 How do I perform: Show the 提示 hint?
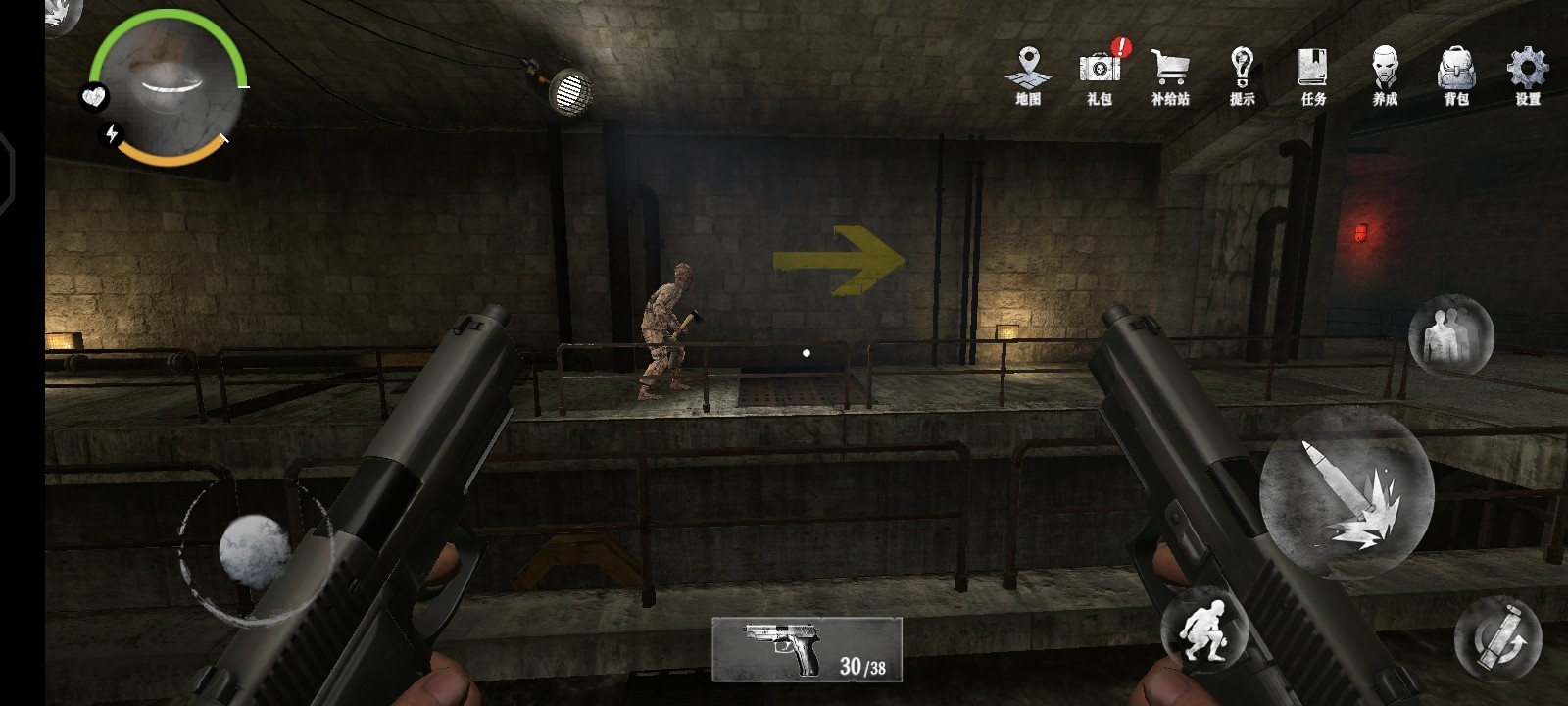(x=1242, y=75)
